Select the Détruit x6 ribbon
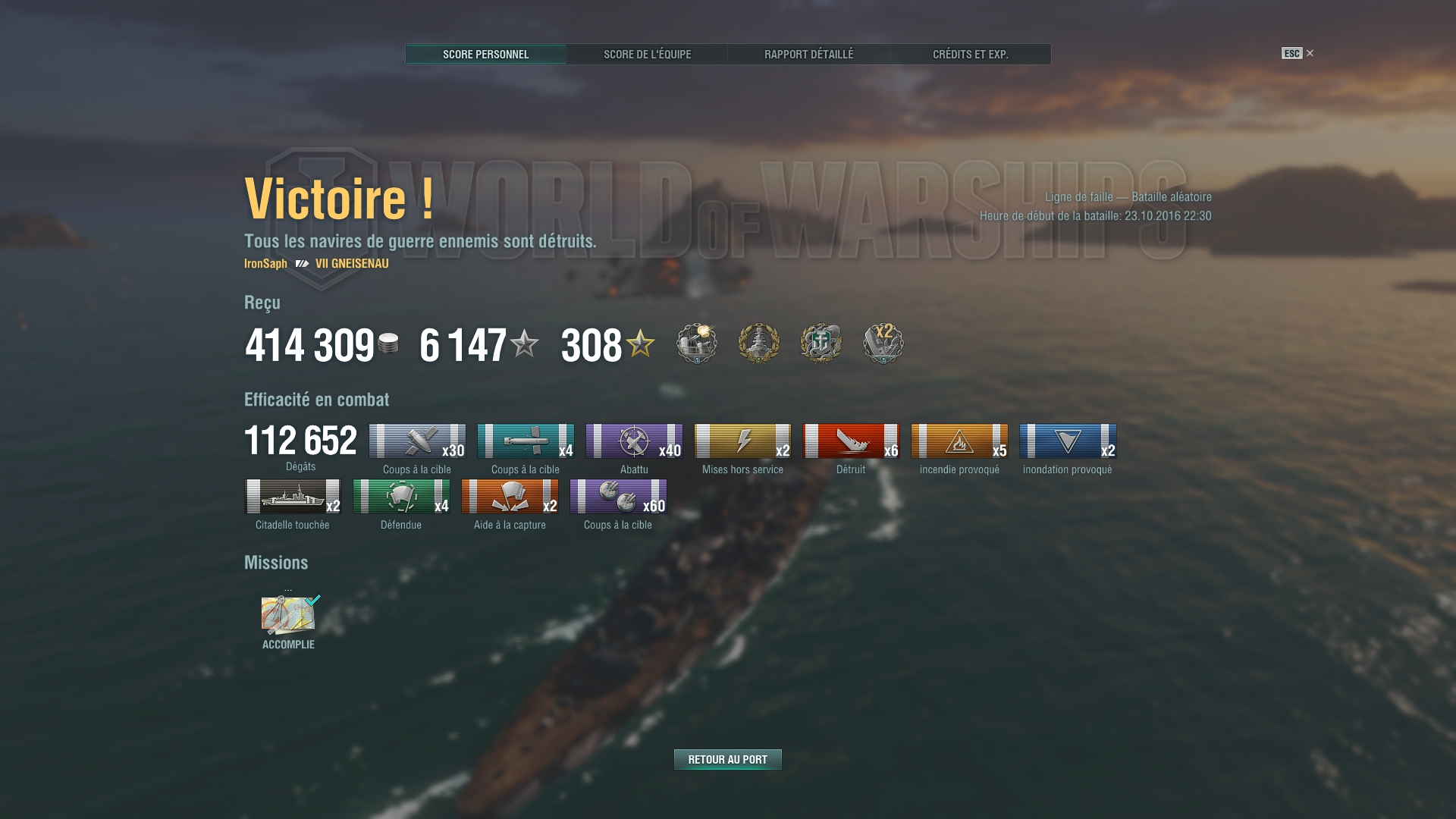The height and width of the screenshot is (819, 1456). [x=851, y=441]
